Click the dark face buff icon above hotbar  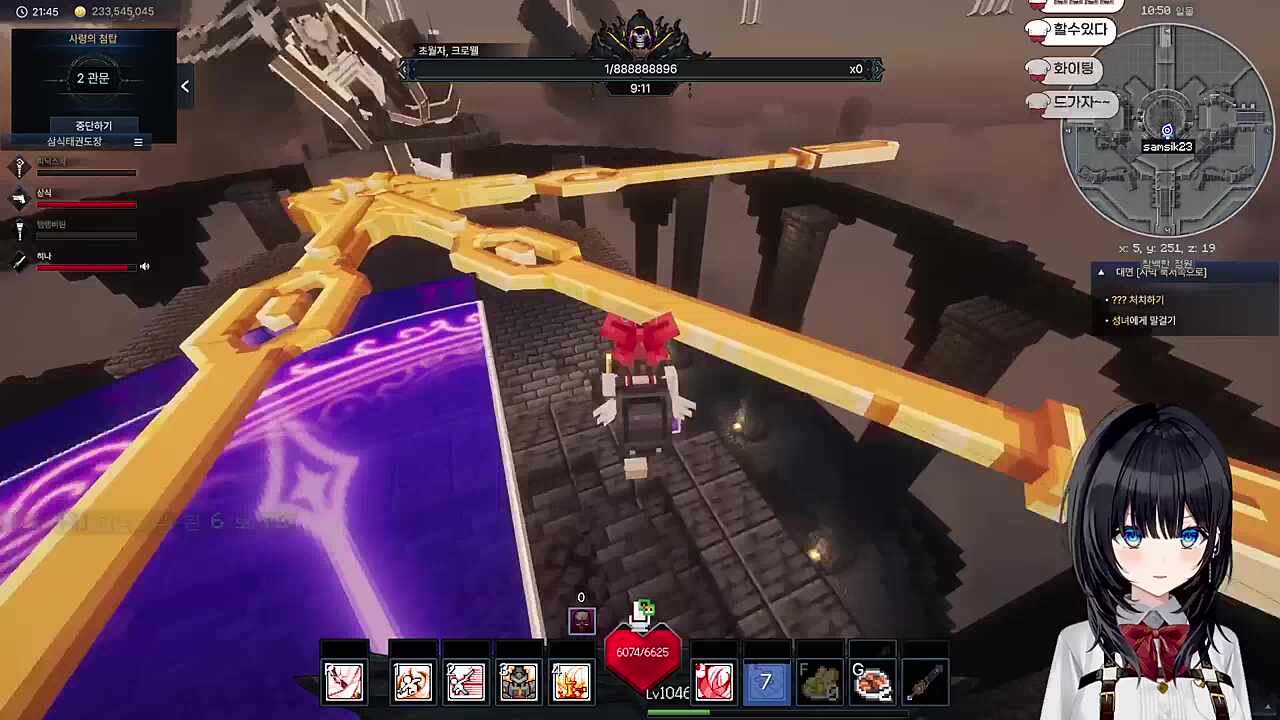(581, 621)
